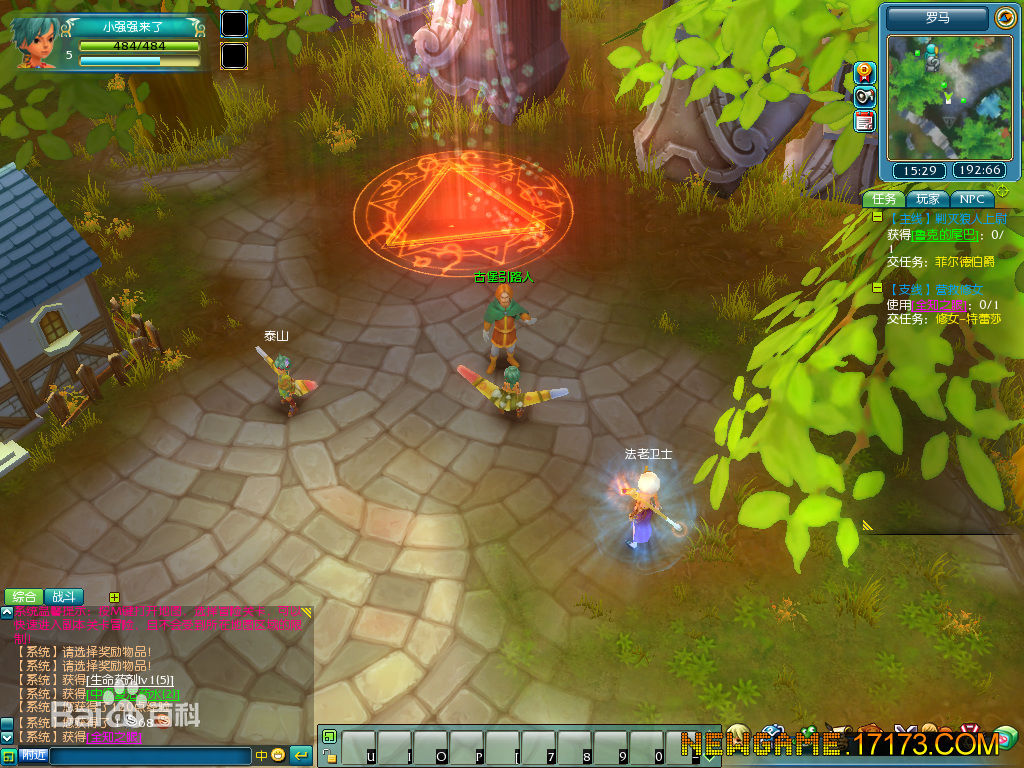The height and width of the screenshot is (768, 1024).
Task: Click the megaphone icon beside minimap
Action: 865,97
